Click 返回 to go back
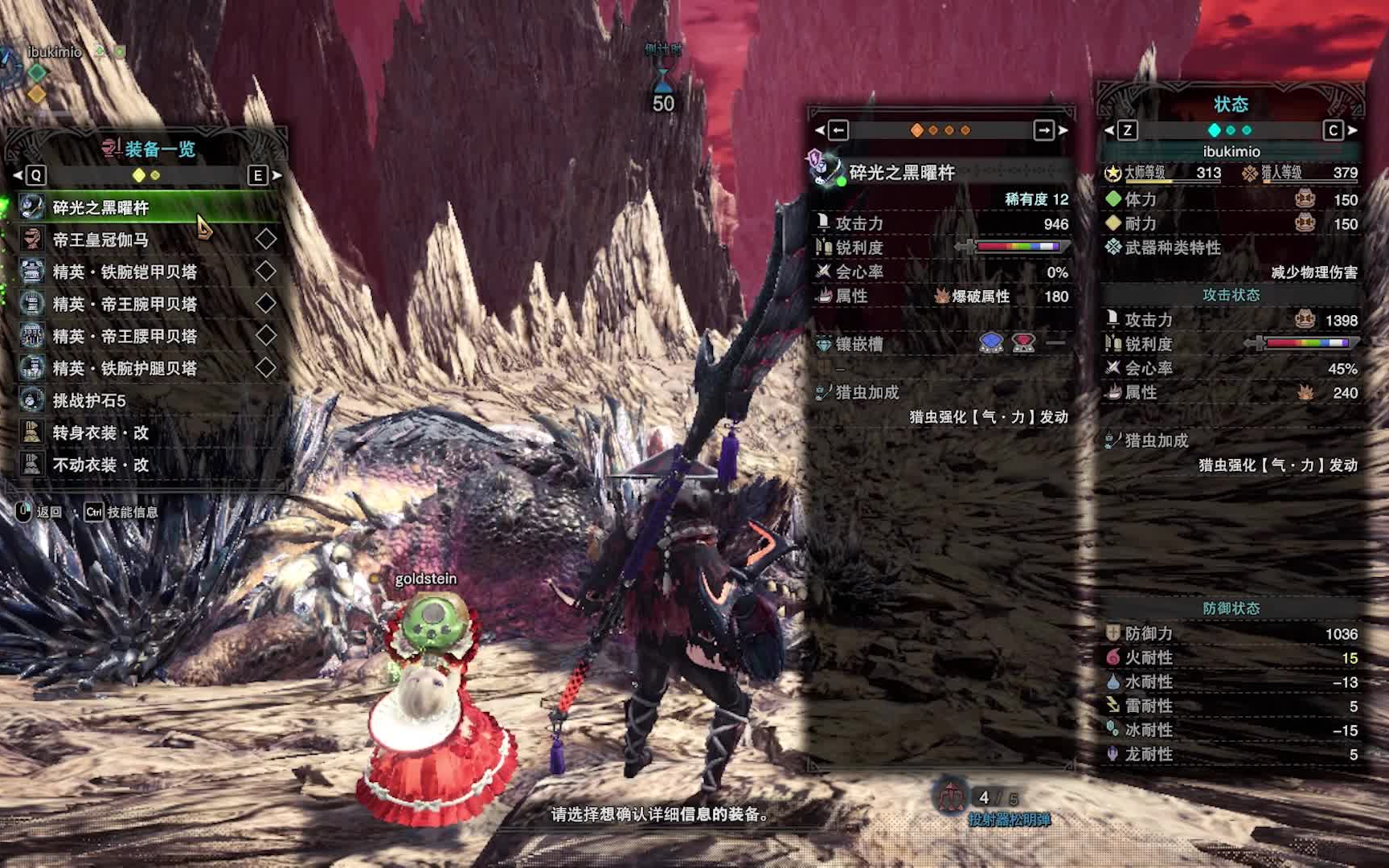This screenshot has width=1389, height=868. 40,512
